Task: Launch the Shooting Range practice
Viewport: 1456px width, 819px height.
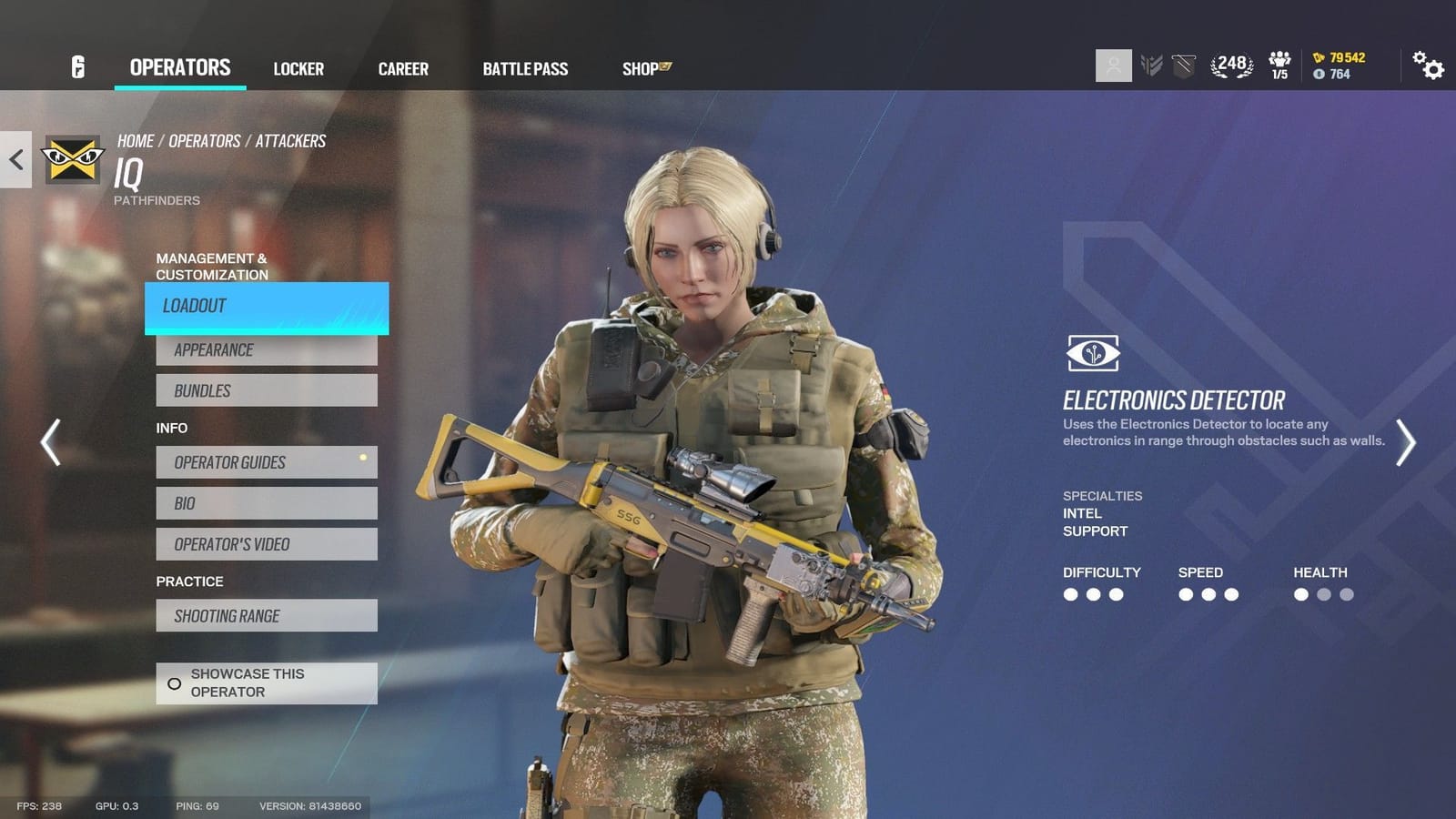Action: point(266,615)
